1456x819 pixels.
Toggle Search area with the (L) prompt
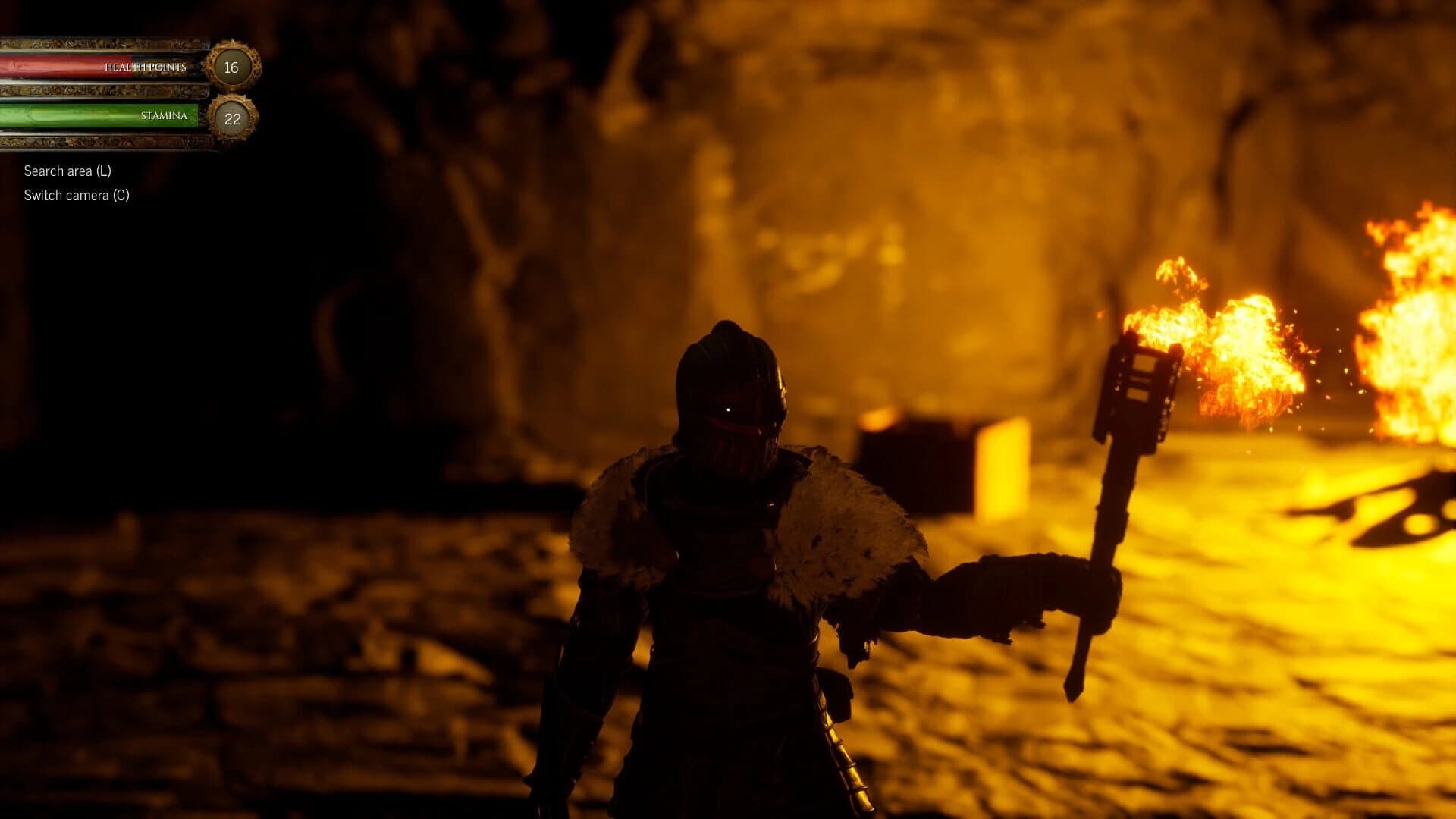[67, 172]
